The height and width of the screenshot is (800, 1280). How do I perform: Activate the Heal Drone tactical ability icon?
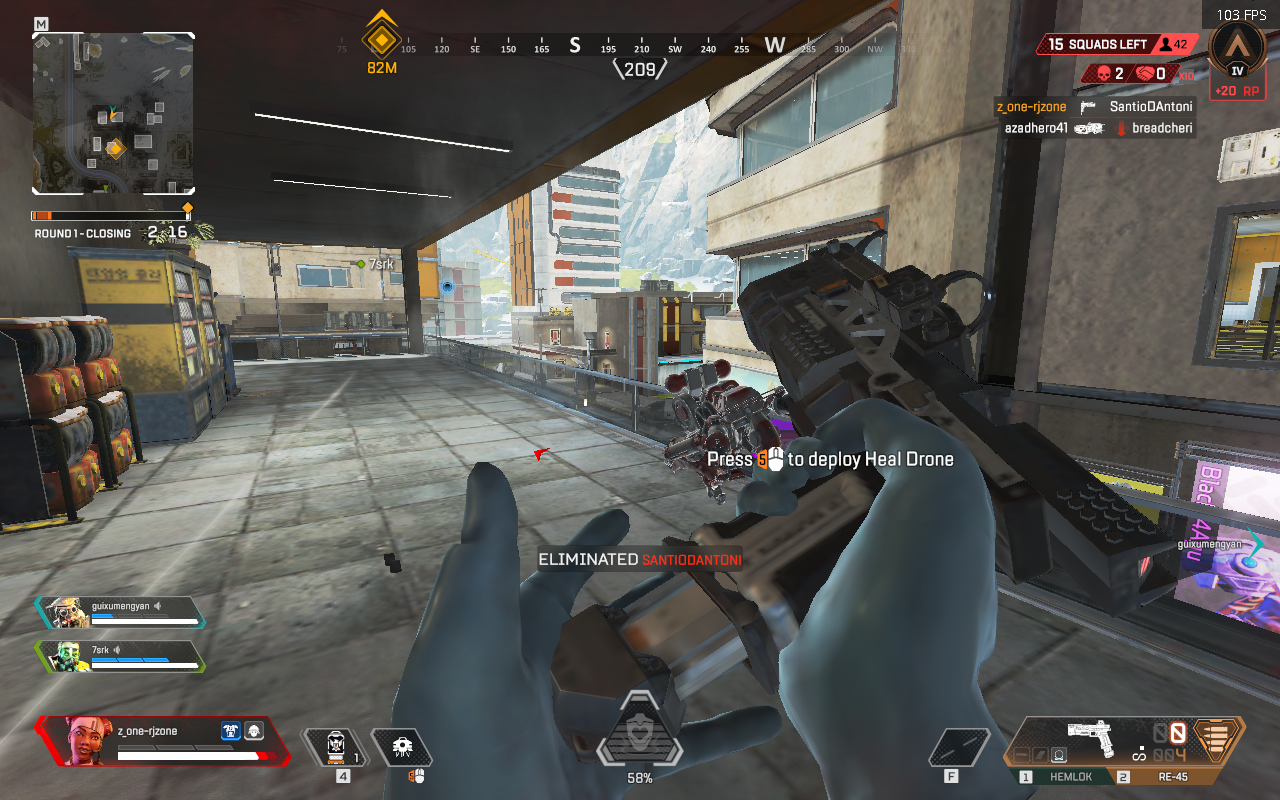point(402,747)
